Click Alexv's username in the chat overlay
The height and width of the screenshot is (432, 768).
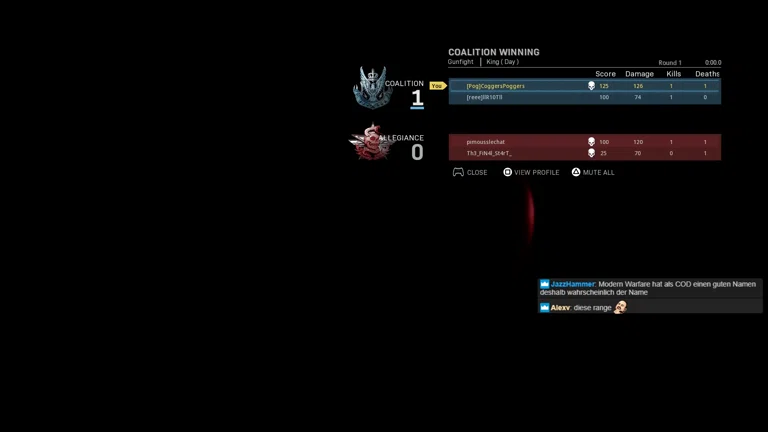(x=560, y=308)
